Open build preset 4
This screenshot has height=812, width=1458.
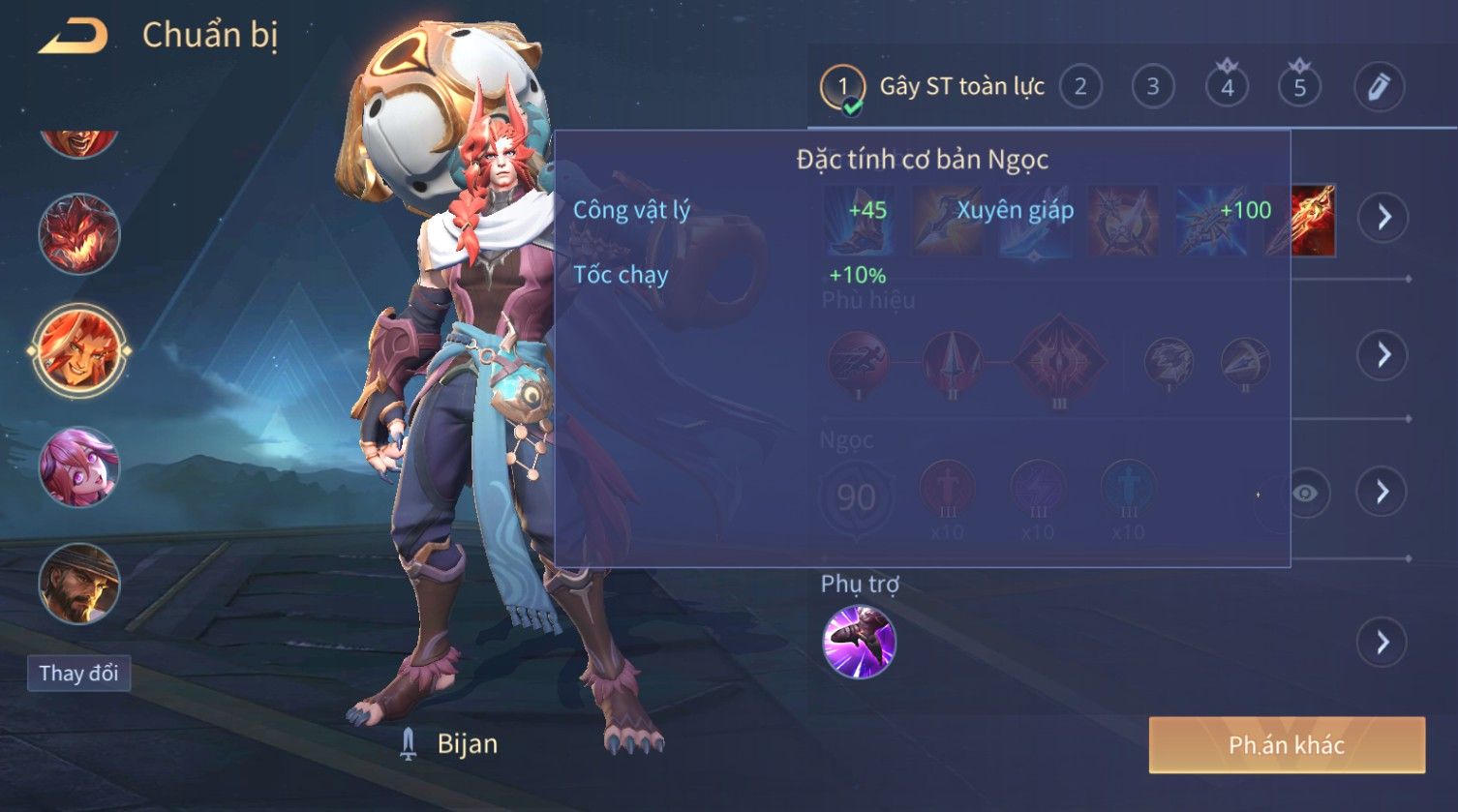1227,87
